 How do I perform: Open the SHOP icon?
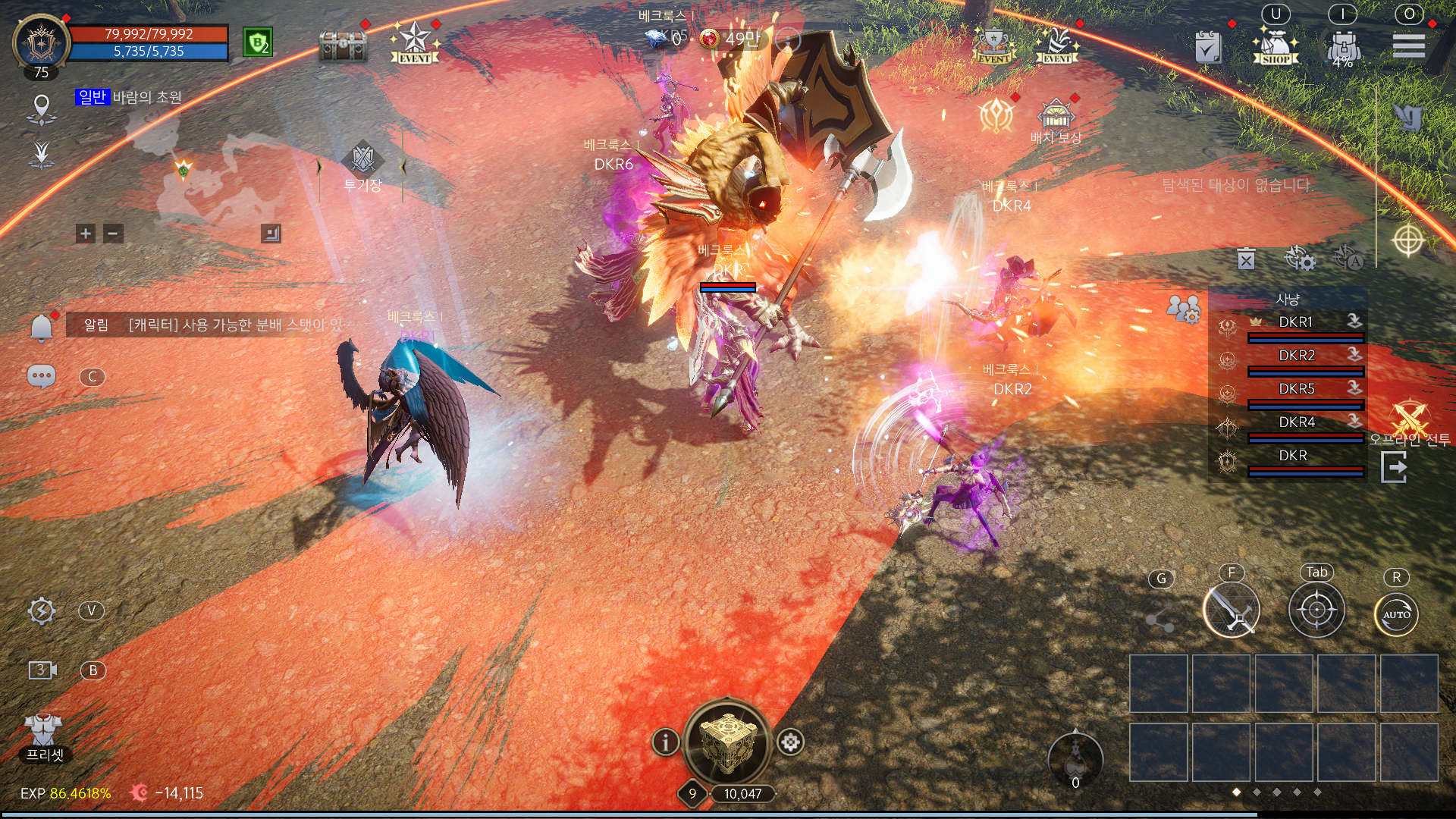[x=1276, y=46]
